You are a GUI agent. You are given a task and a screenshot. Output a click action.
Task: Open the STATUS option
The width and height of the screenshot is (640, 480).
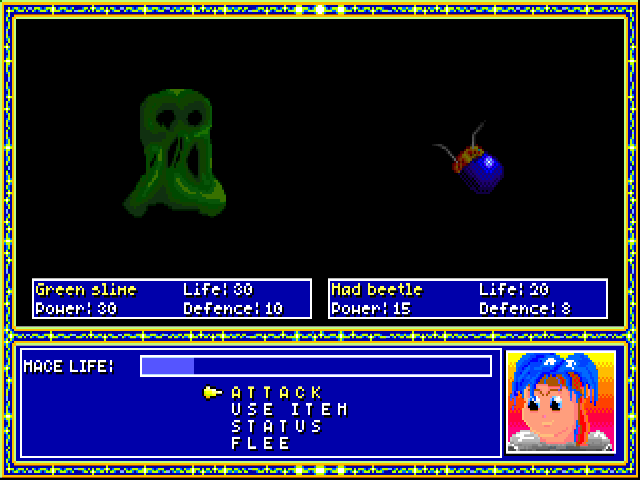tap(277, 426)
